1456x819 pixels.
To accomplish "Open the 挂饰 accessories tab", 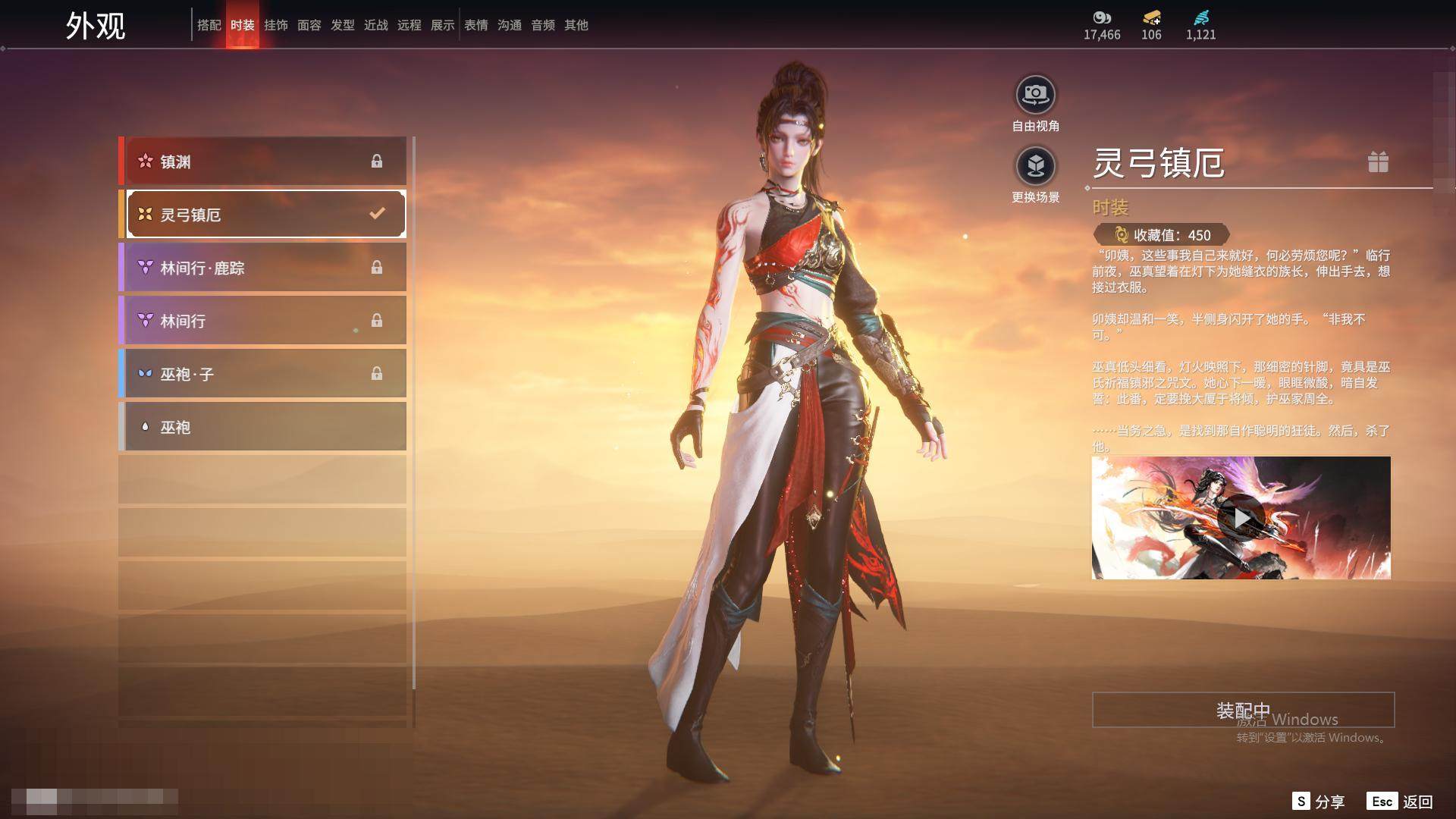I will click(x=276, y=25).
